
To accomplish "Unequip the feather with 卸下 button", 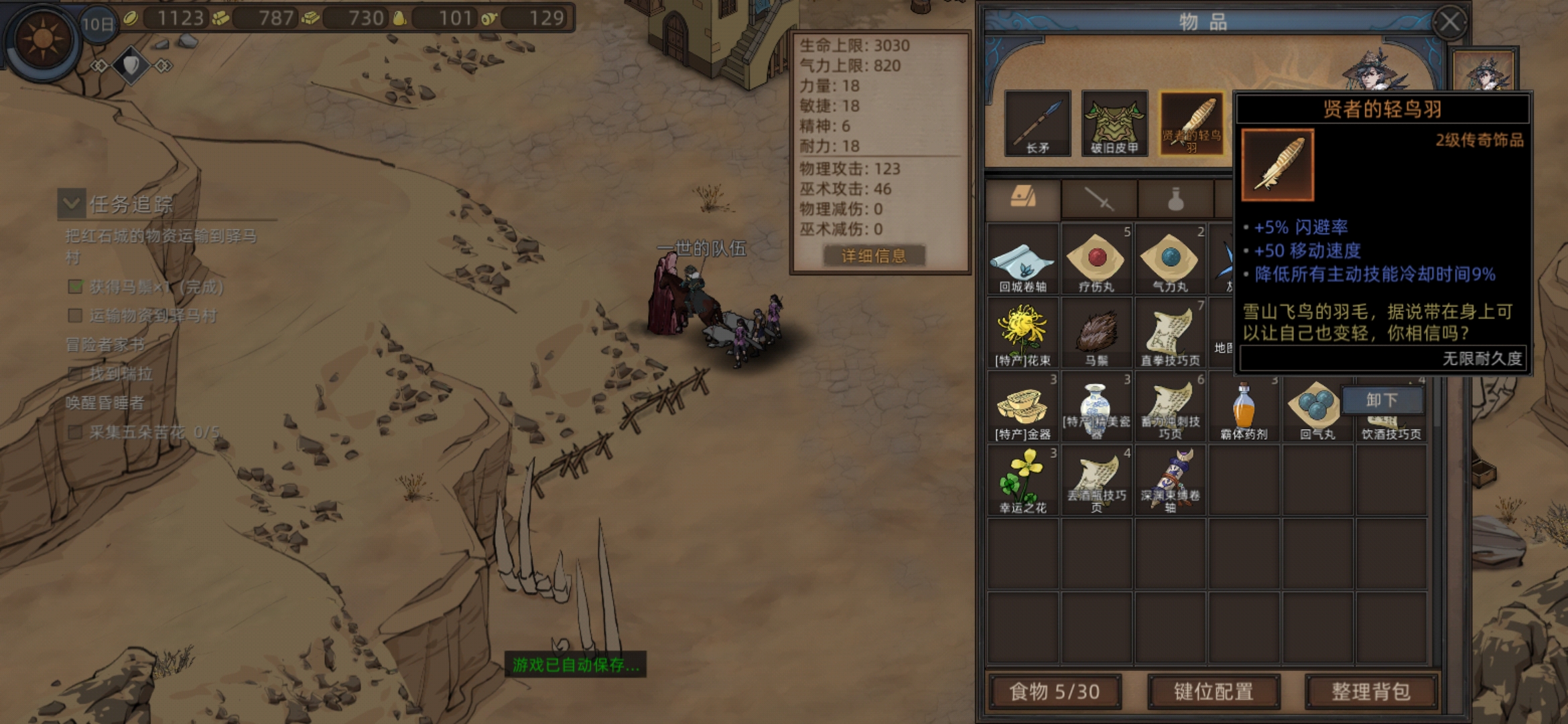I will pyautogui.click(x=1382, y=400).
